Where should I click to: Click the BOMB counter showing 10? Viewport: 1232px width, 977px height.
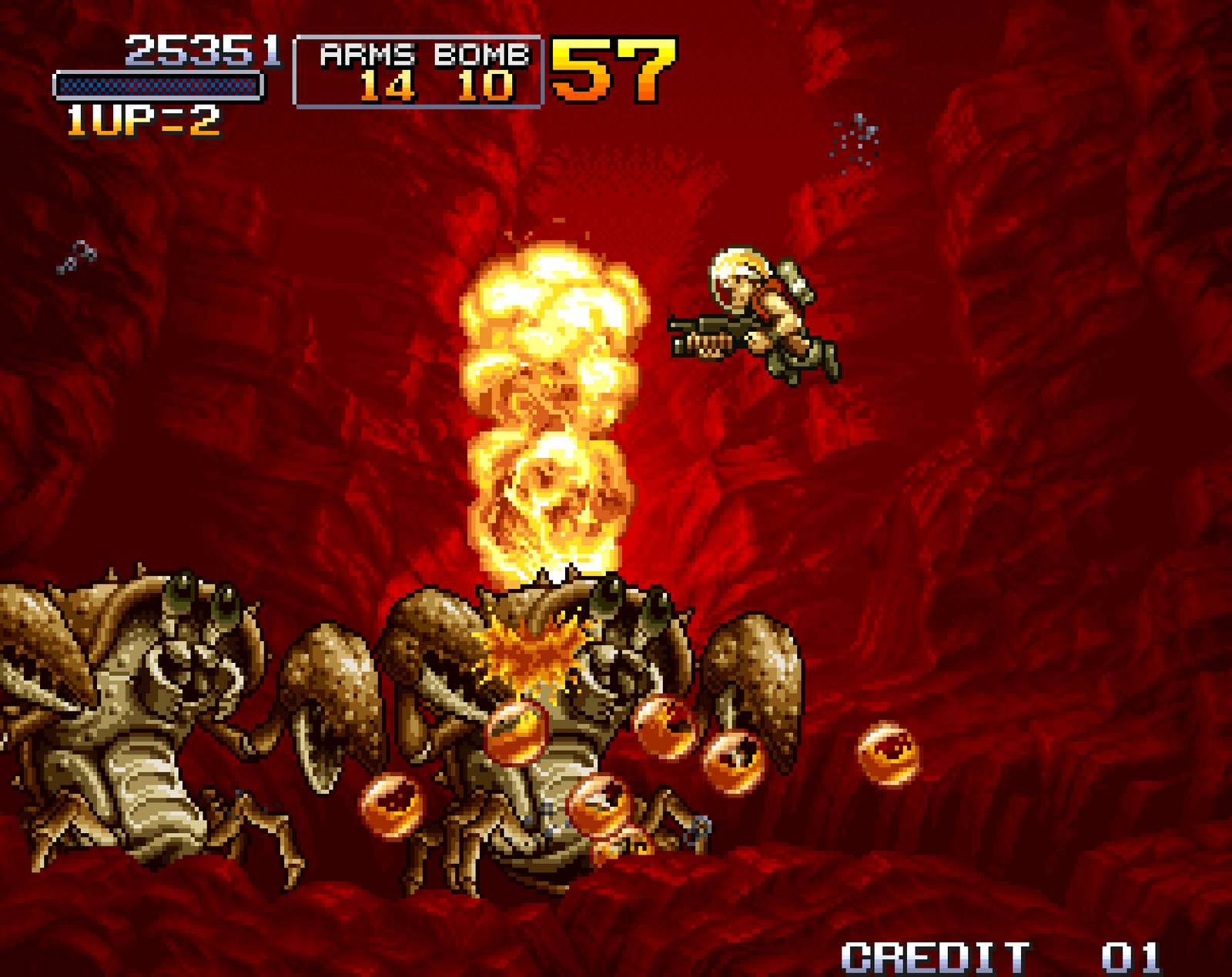click(487, 86)
